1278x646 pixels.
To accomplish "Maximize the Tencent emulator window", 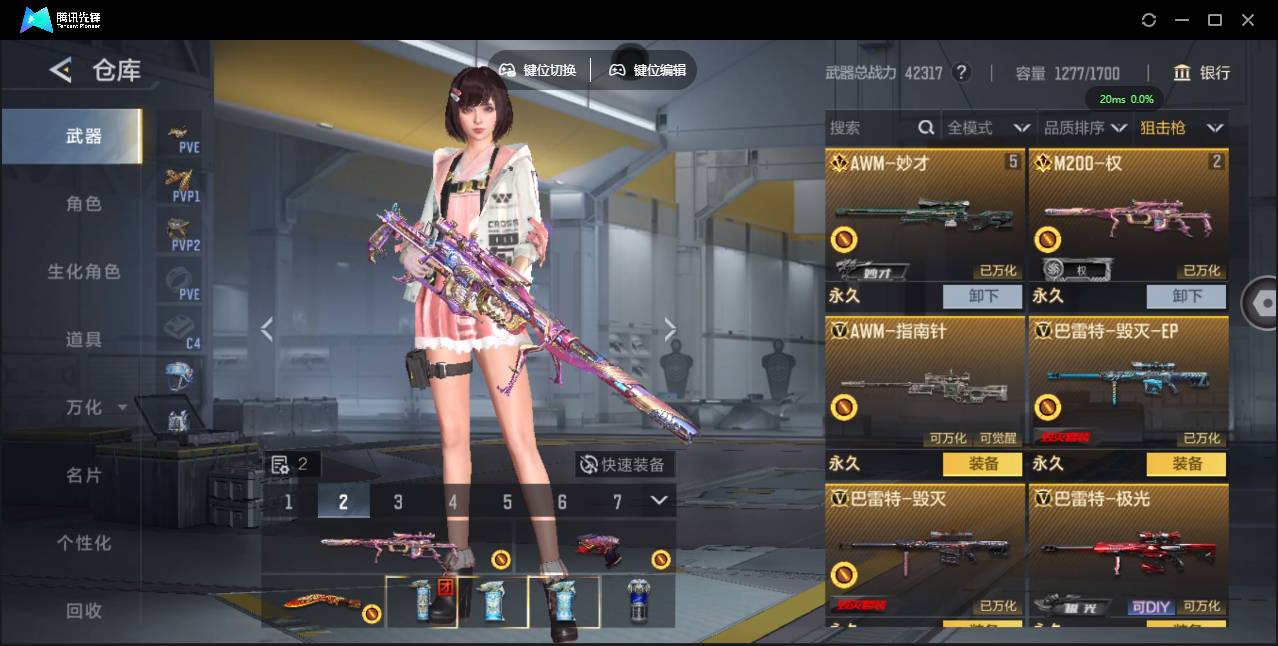I will 1215,20.
